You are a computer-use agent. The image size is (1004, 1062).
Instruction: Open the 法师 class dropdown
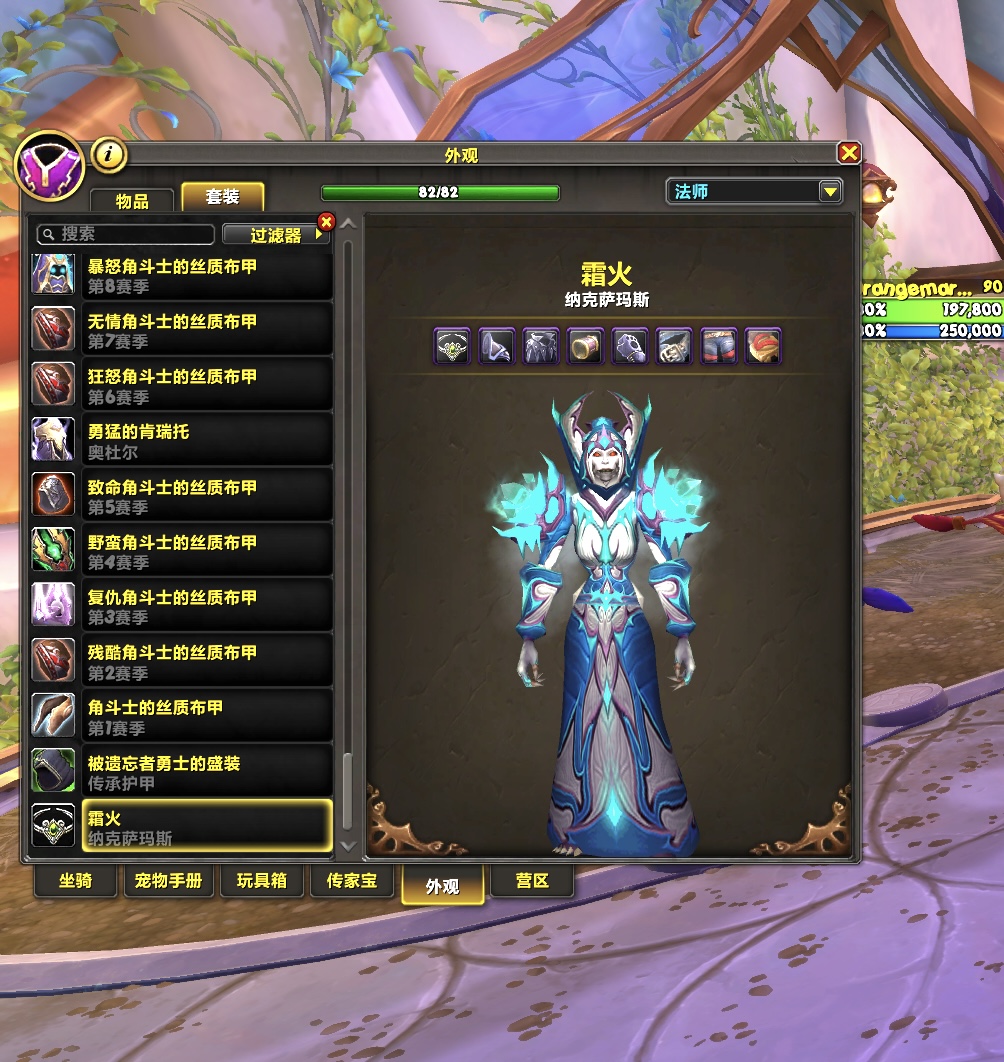(x=829, y=191)
